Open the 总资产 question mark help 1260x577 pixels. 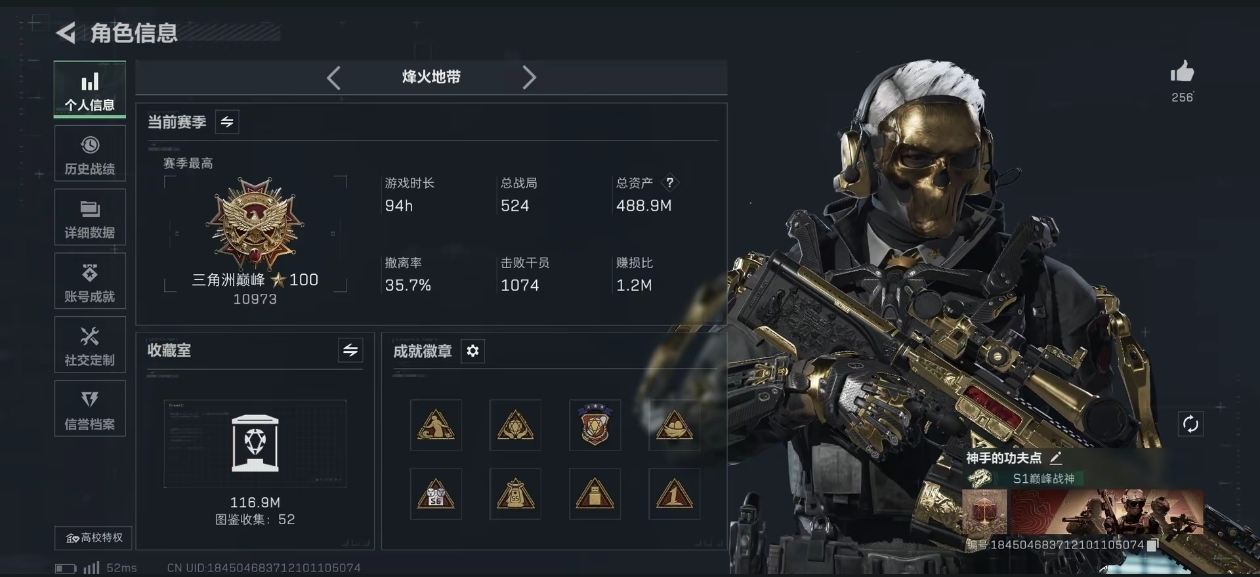[x=670, y=183]
